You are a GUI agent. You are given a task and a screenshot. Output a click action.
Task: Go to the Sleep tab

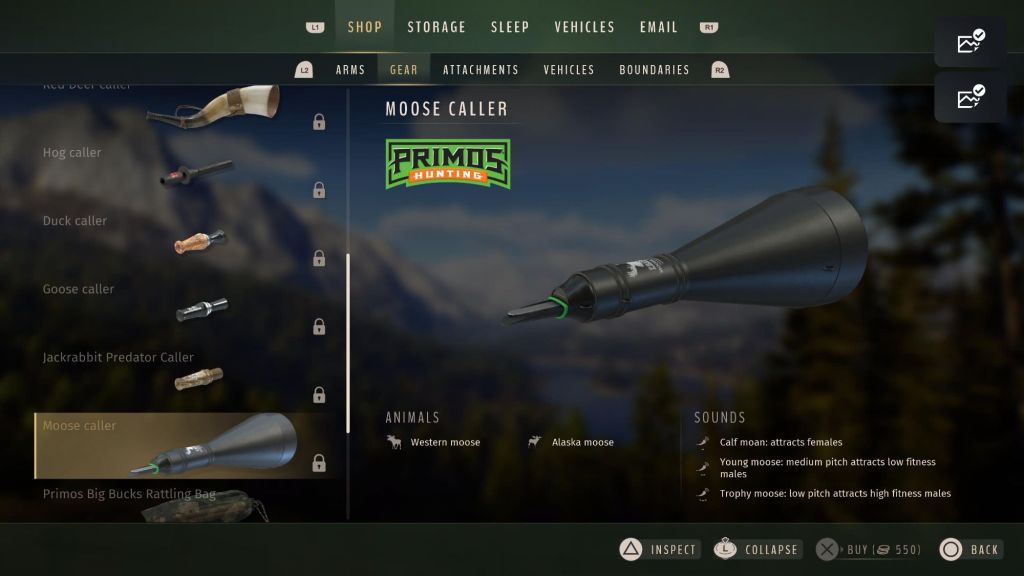[510, 27]
